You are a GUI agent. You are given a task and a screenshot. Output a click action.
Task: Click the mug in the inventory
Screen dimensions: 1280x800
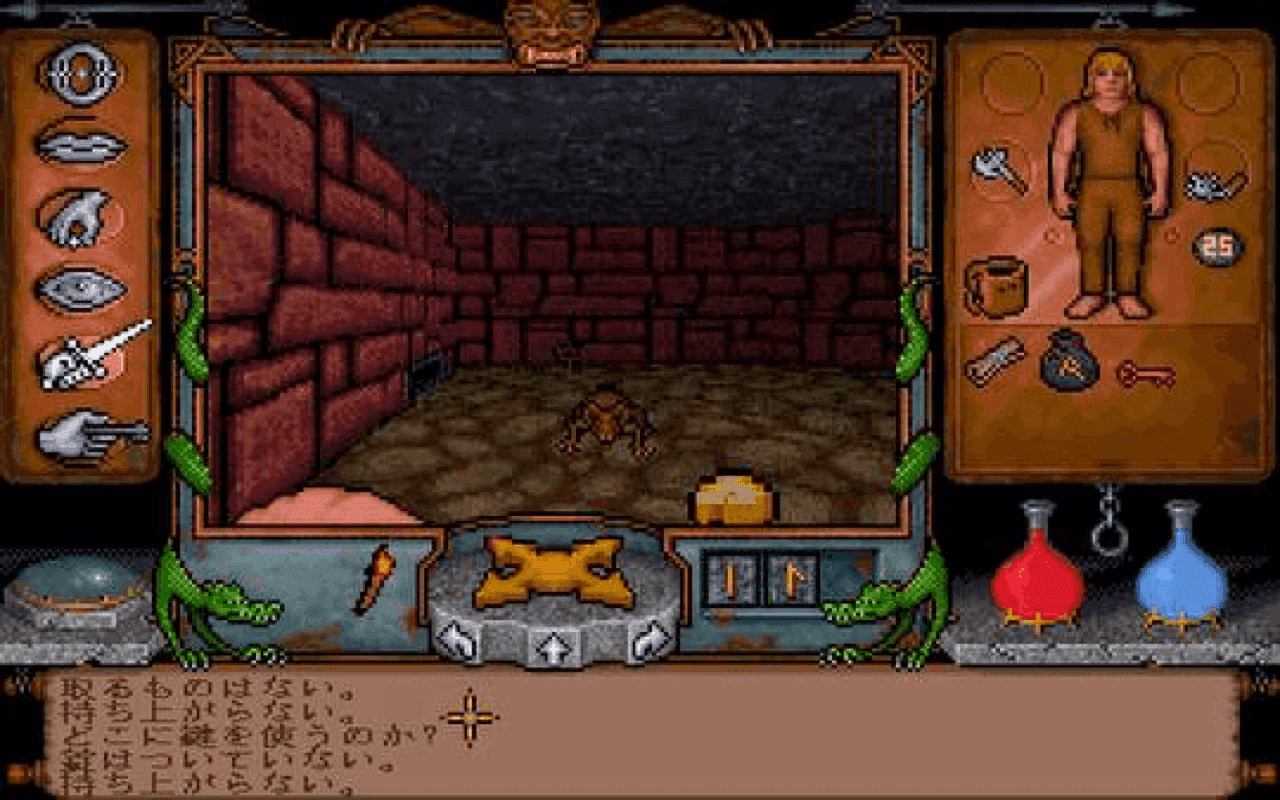(995, 285)
